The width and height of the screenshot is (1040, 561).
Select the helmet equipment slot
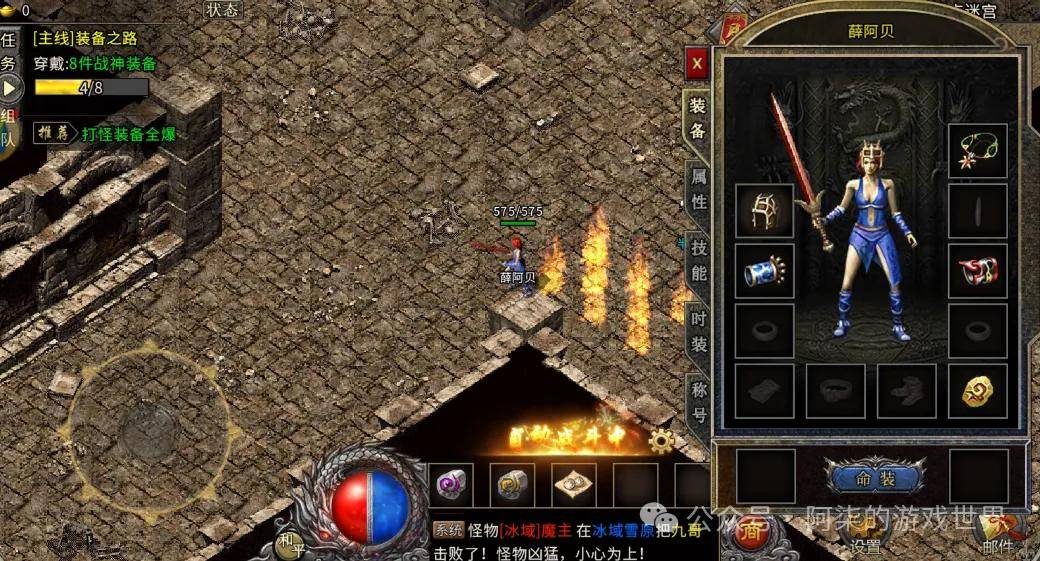[765, 210]
